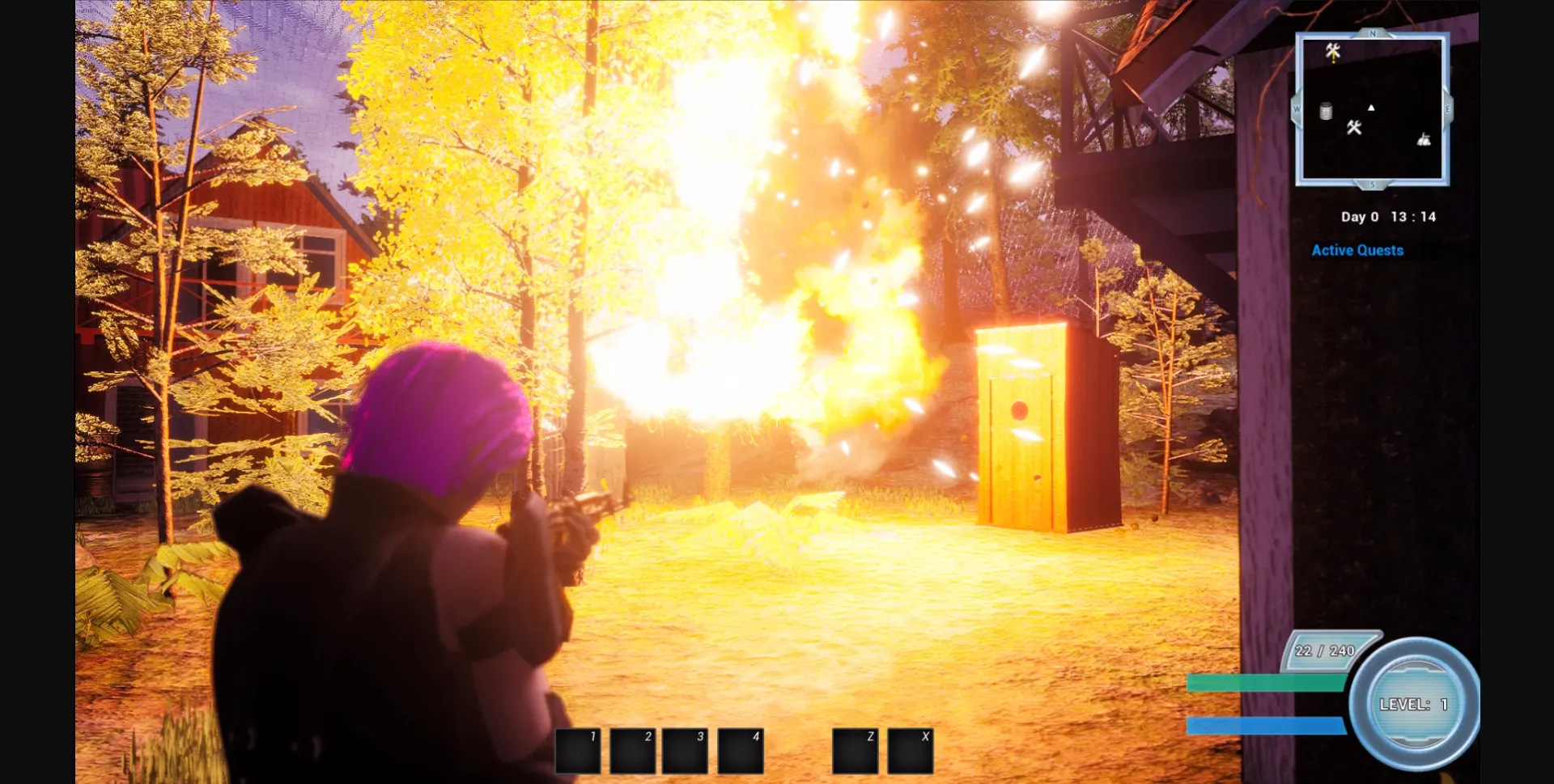
Task: Switch to hotbar slot 4
Action: tap(741, 751)
